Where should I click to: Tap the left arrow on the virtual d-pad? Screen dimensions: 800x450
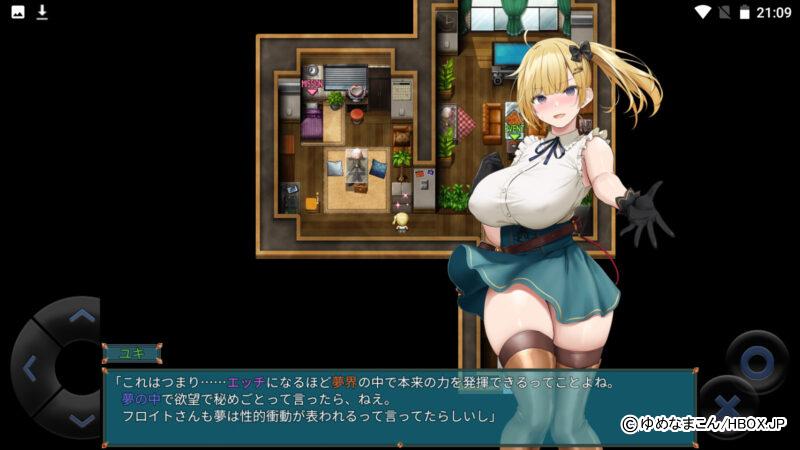(x=29, y=368)
